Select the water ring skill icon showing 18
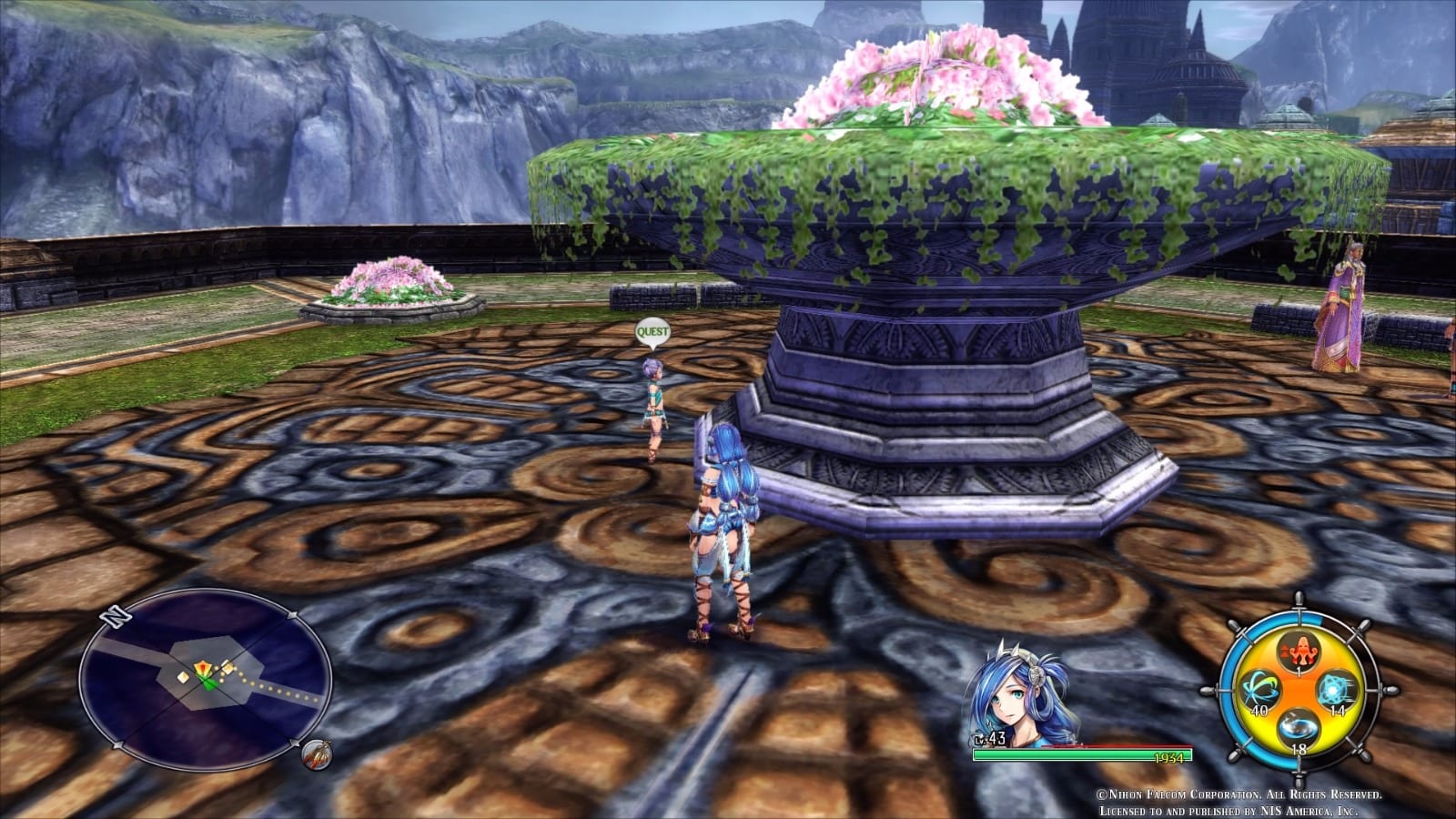The height and width of the screenshot is (819, 1456). point(1298,728)
